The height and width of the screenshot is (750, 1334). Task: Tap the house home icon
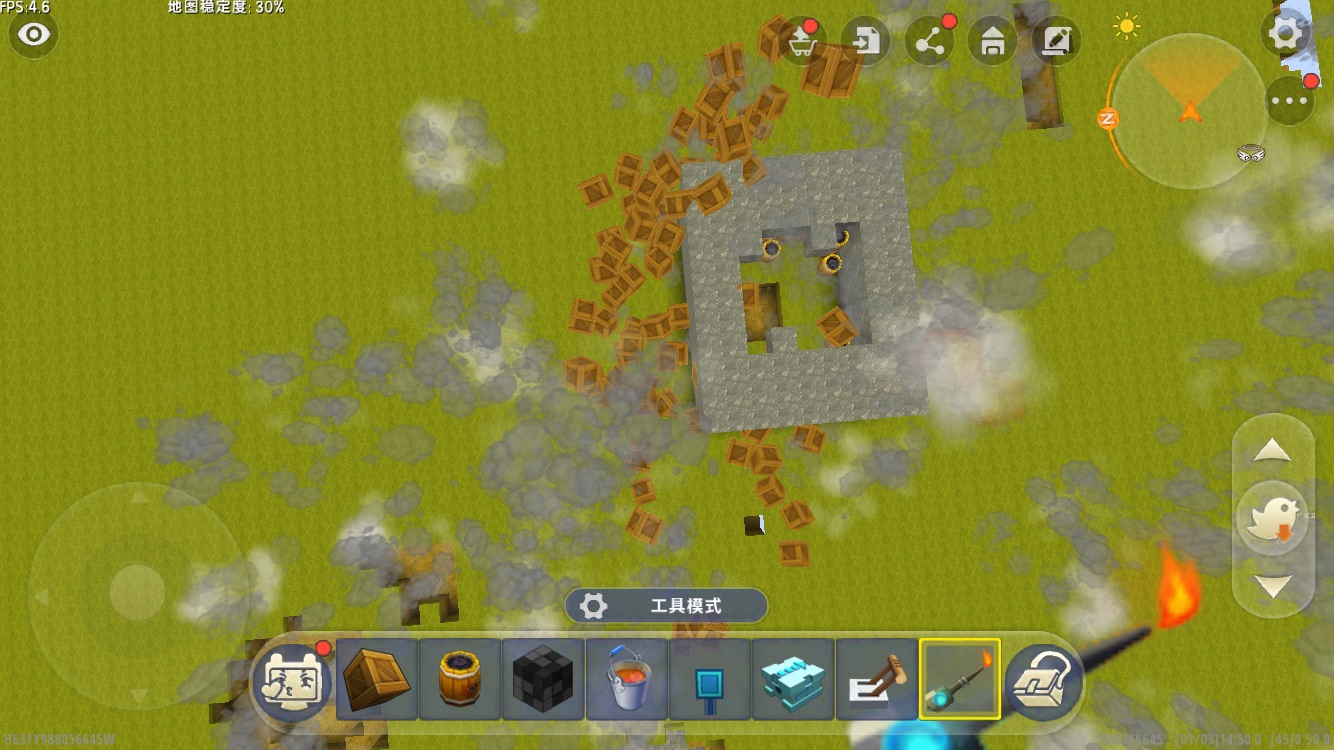[x=993, y=42]
